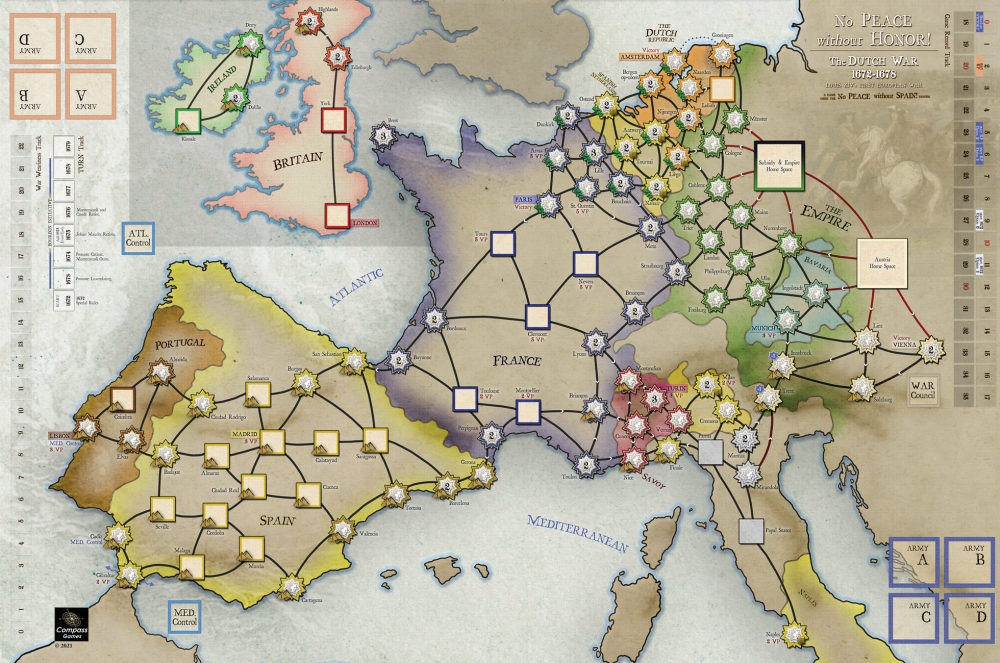Click the Bordeaux fortress space
The height and width of the screenshot is (663, 1000).
tap(434, 319)
